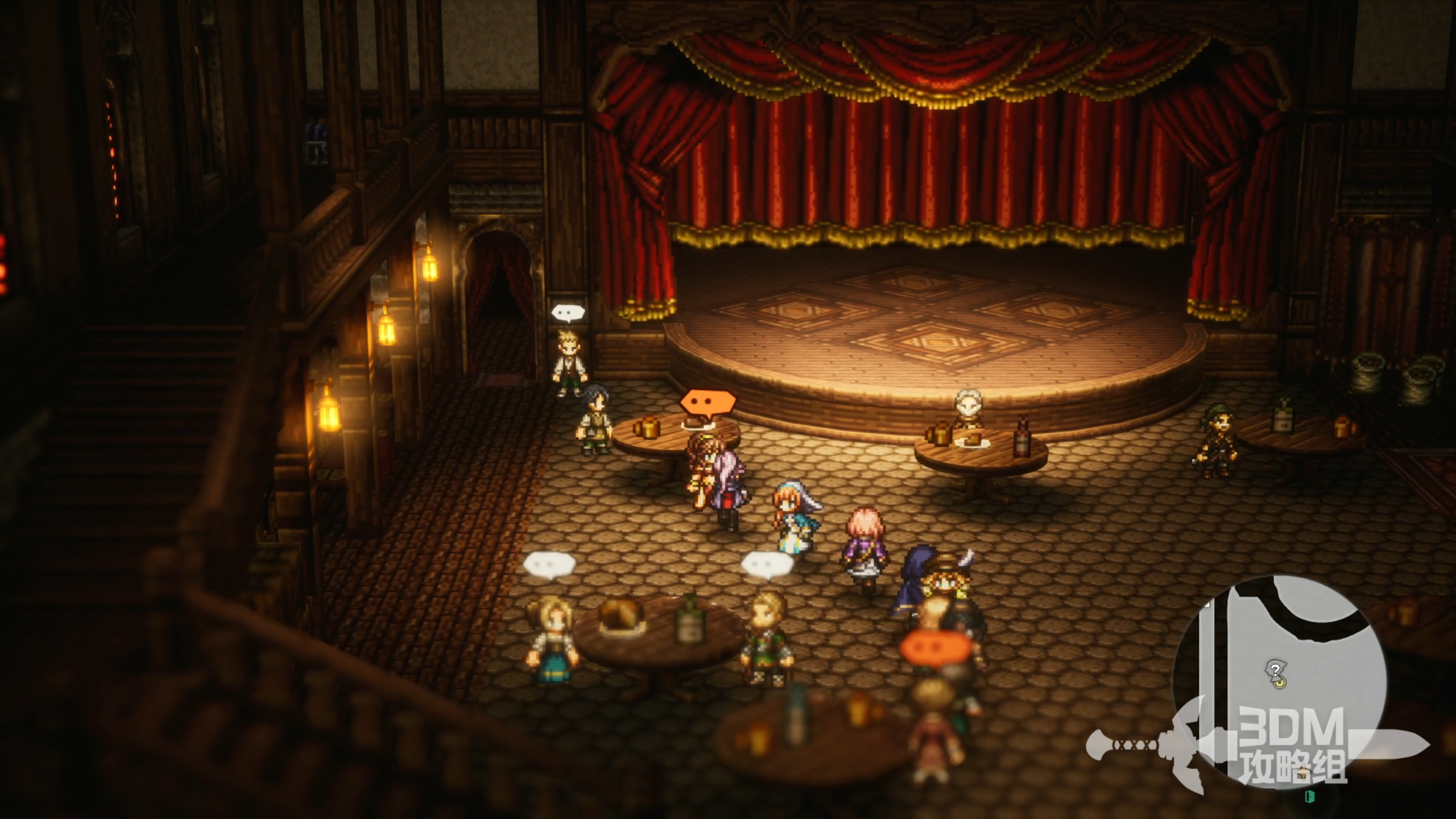Screen dimensions: 1456x819
Task: Select the question mark marker on minimap
Action: [1276, 671]
